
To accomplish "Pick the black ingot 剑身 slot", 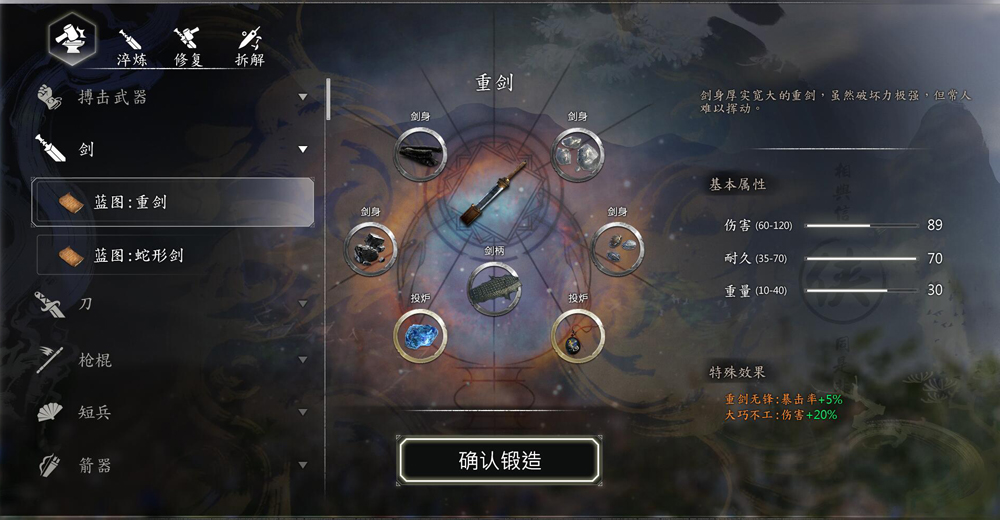I will (x=420, y=155).
